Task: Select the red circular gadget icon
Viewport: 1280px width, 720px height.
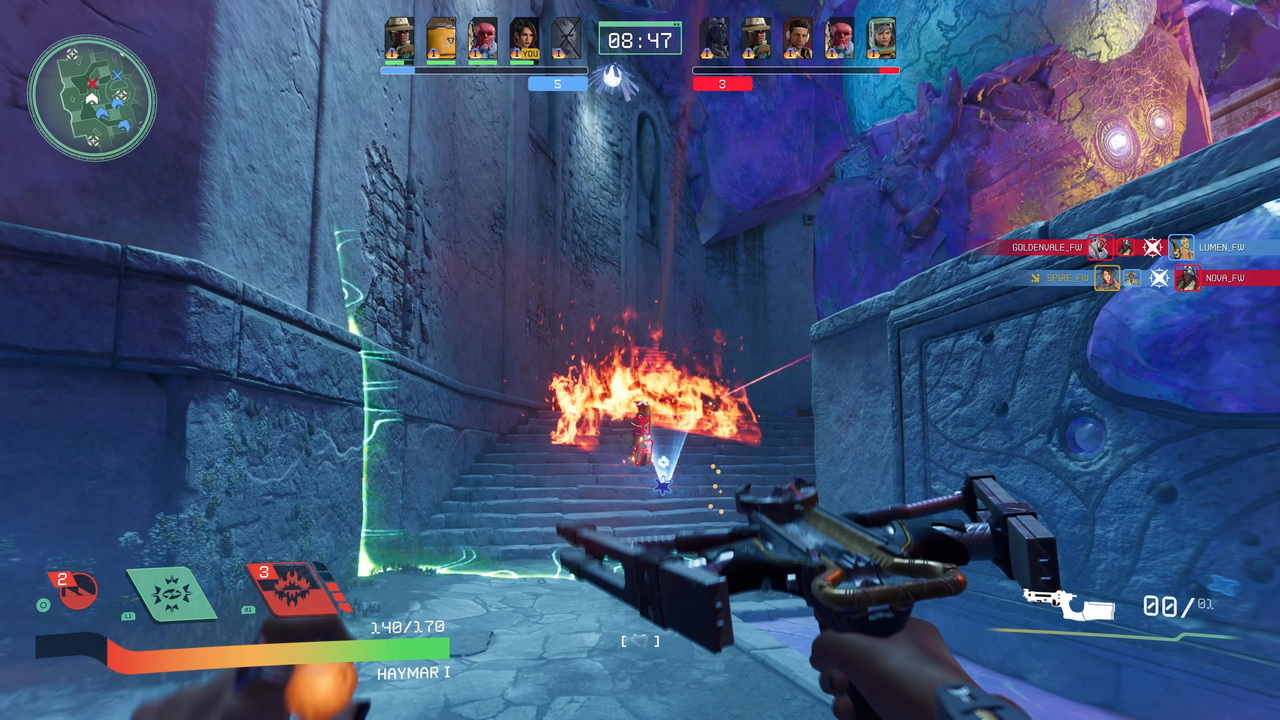Action: click(73, 590)
